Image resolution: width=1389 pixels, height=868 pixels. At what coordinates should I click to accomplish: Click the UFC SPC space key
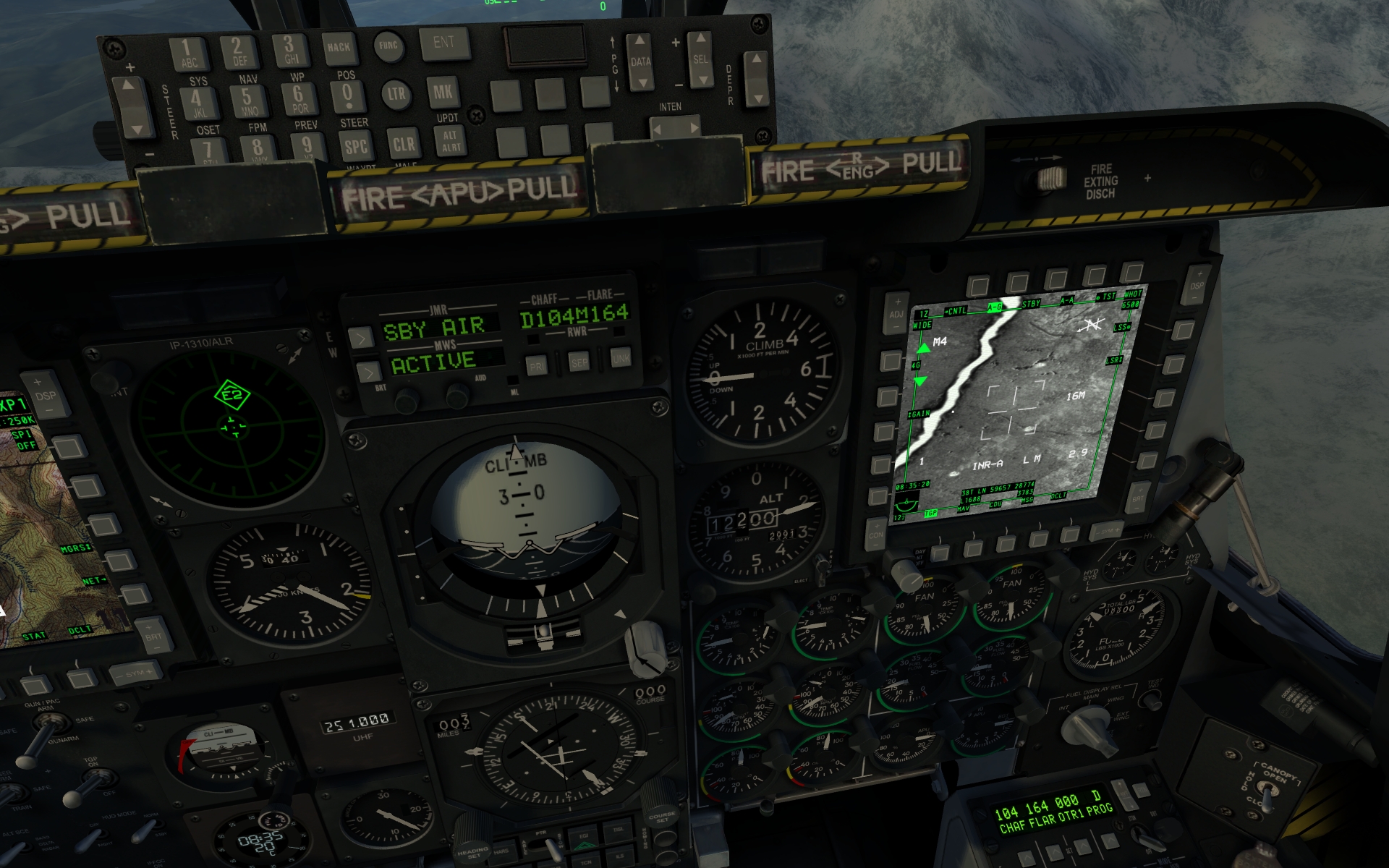[x=355, y=148]
